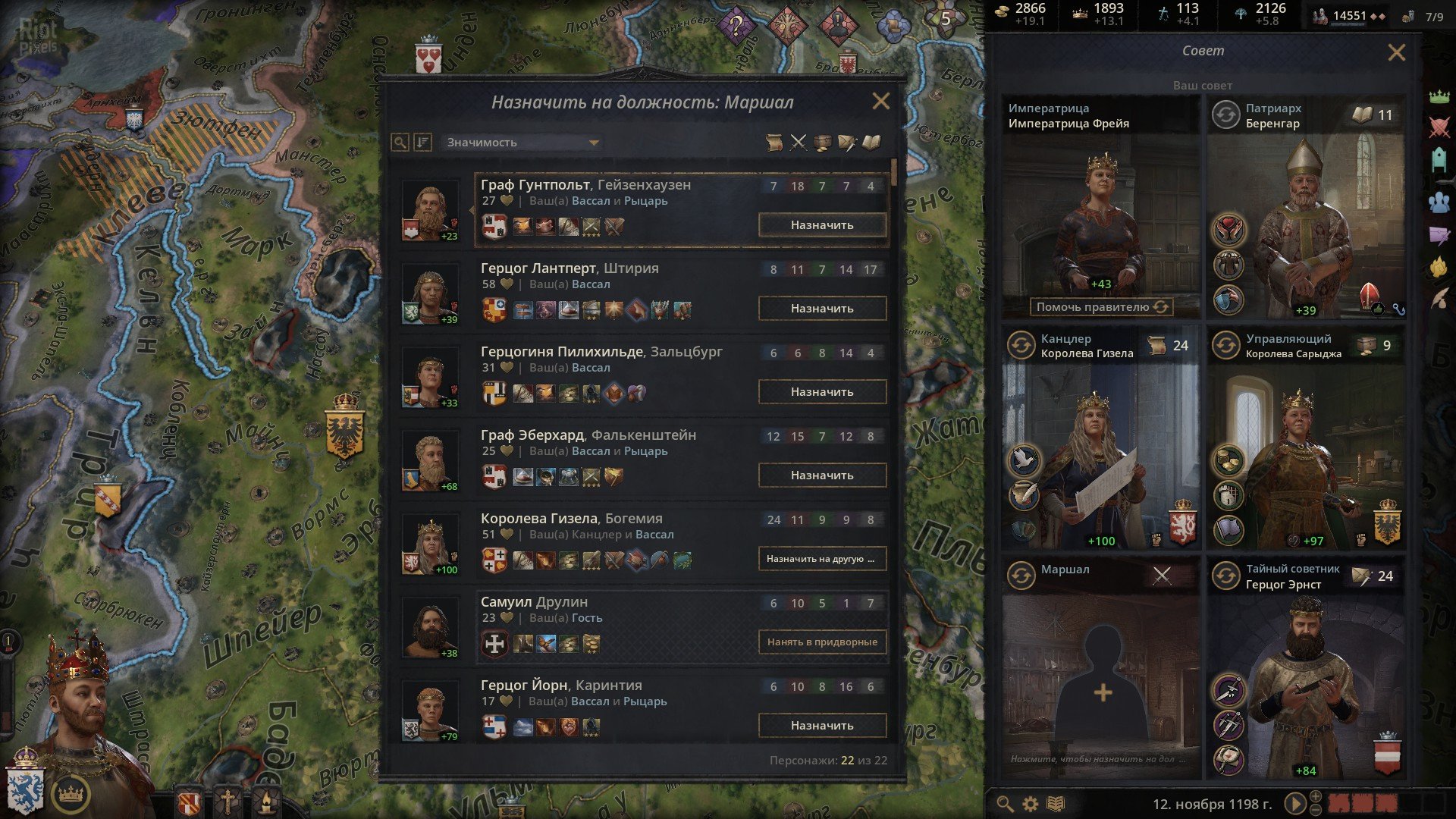
Task: Hire Samuel Drulin as courtier
Action: point(822,642)
